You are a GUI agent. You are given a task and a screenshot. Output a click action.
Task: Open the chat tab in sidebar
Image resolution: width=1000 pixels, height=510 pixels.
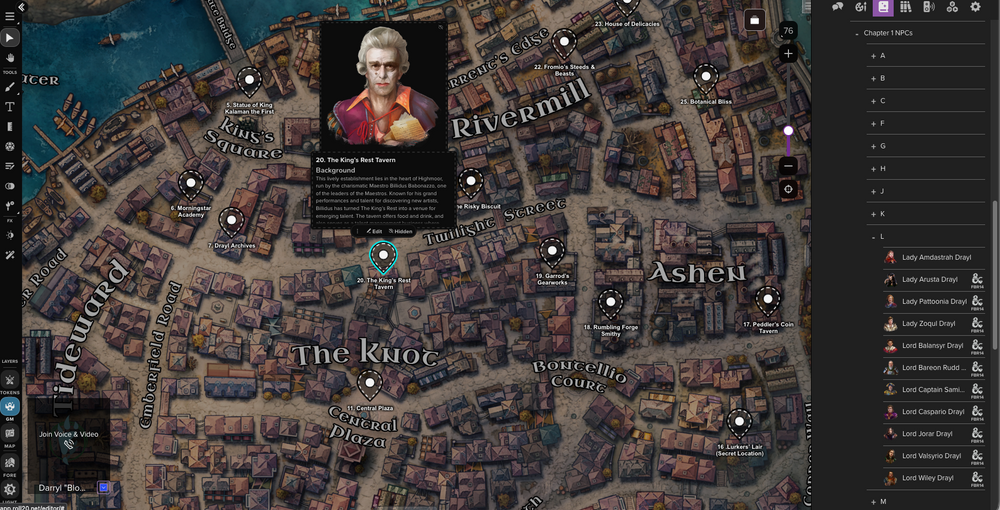pos(837,7)
